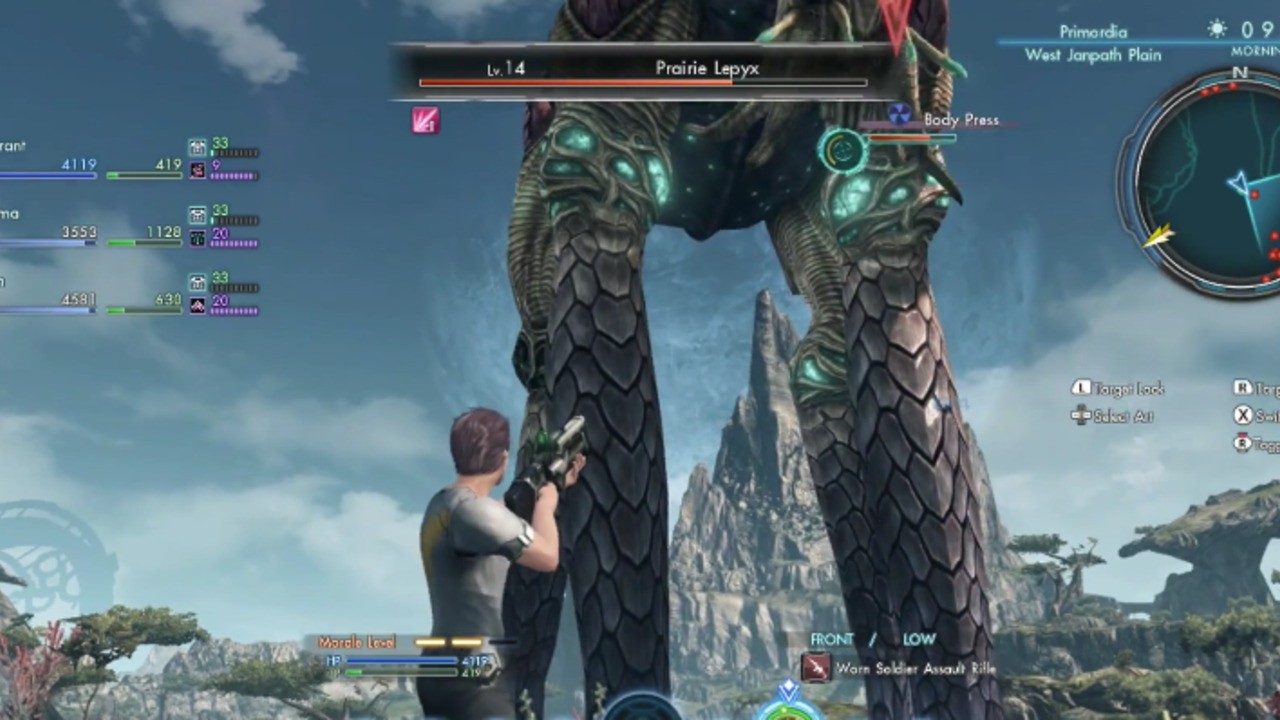Switch to the West Janpath Plain location label
This screenshot has width=1280, height=720.
[1092, 56]
